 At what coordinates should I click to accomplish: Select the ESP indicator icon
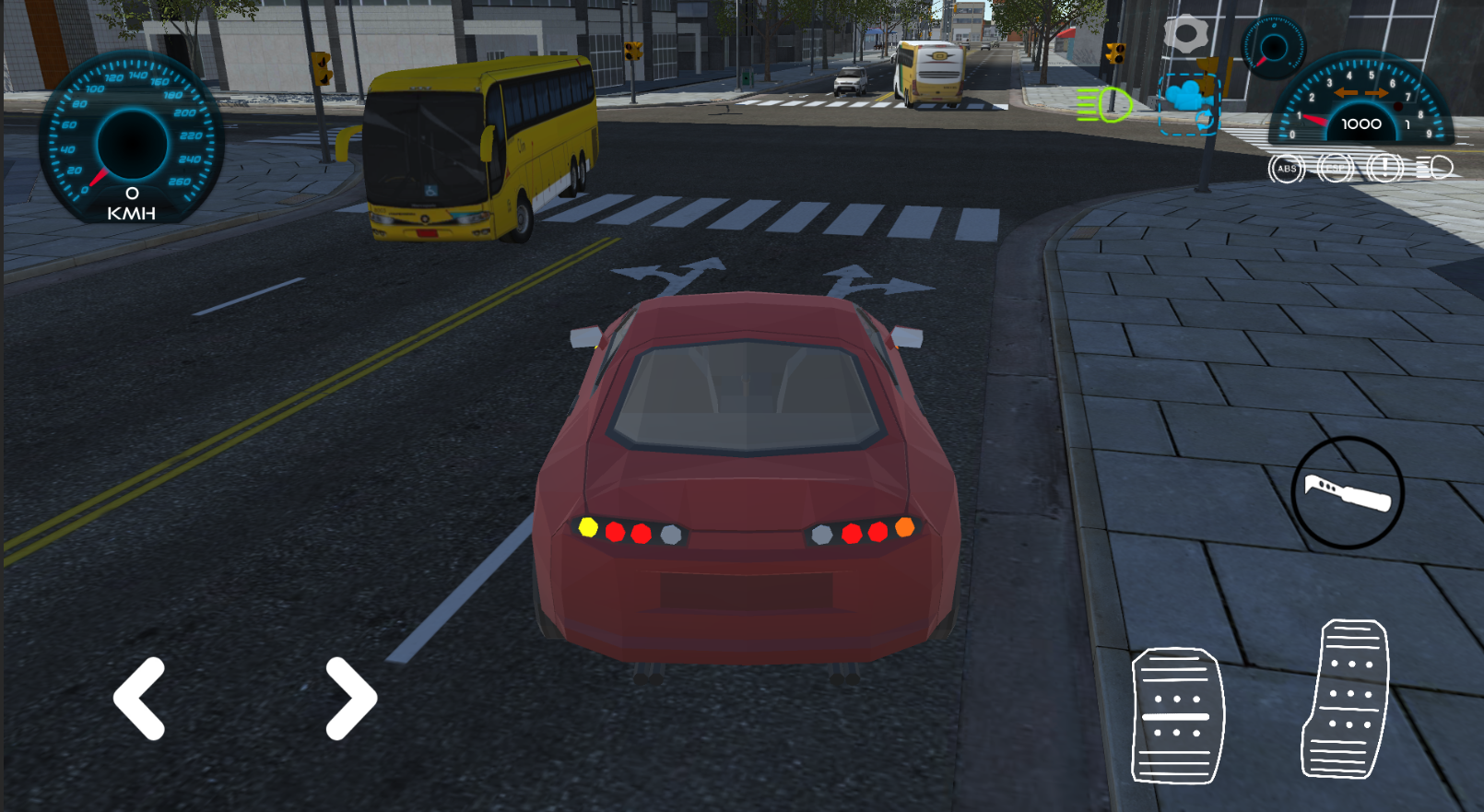click(1336, 169)
